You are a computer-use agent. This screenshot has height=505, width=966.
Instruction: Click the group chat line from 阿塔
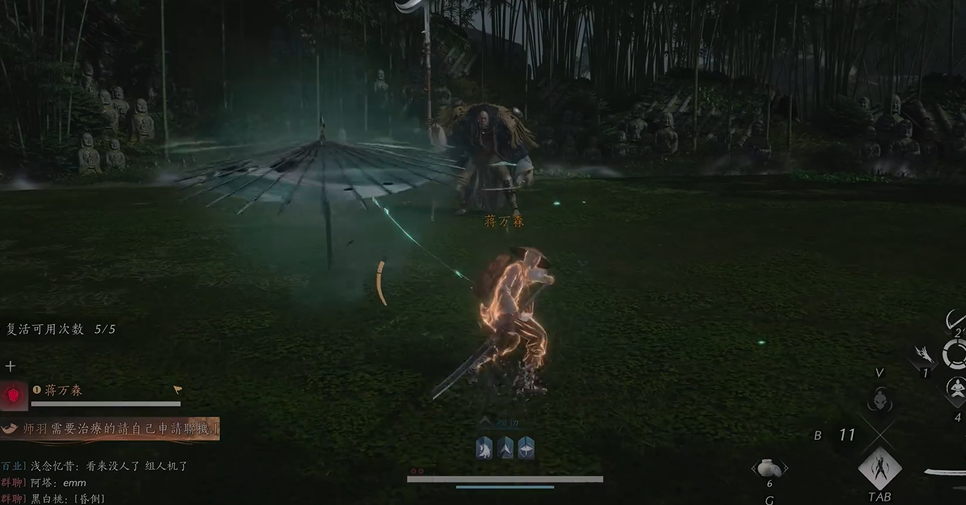pos(45,482)
